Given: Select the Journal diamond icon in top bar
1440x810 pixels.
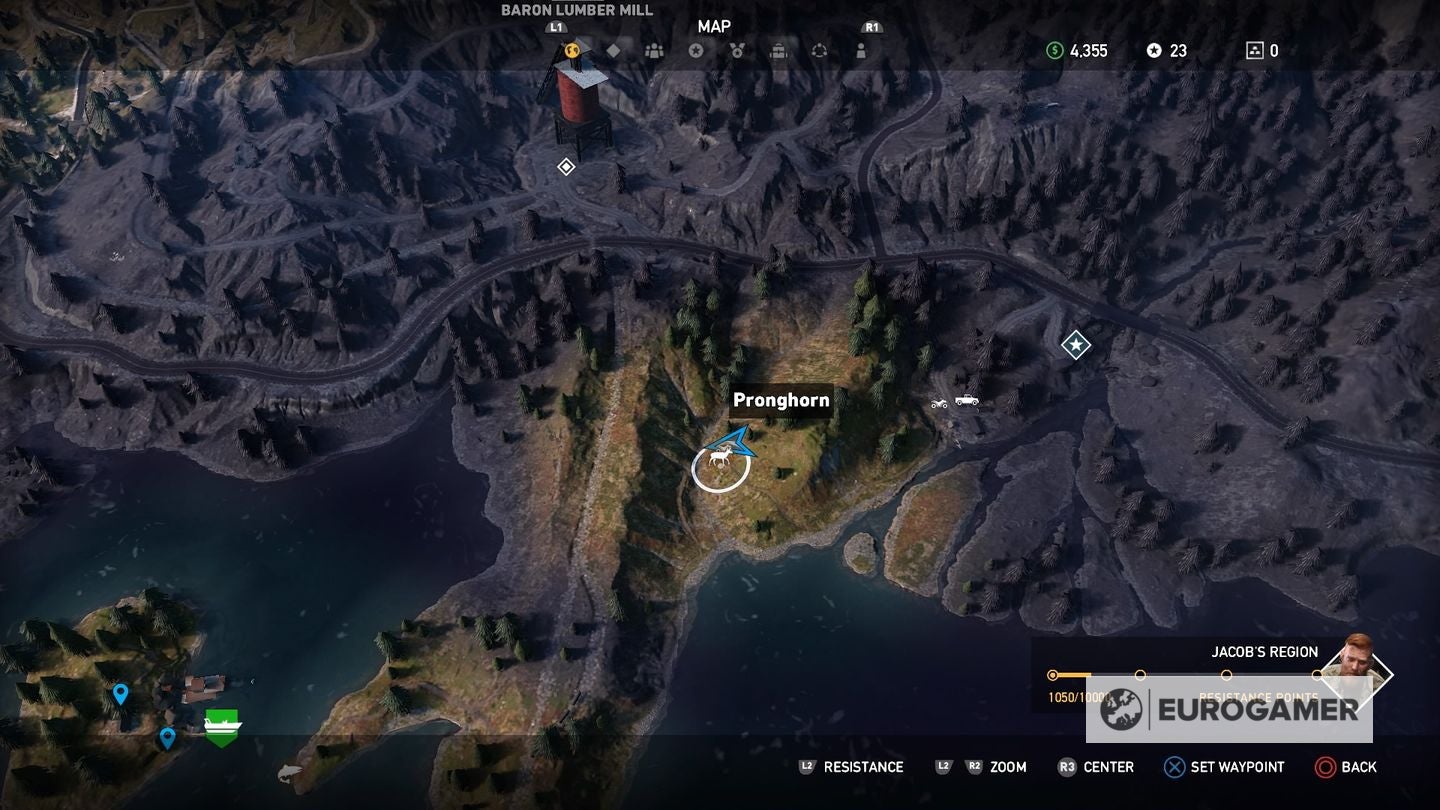Looking at the screenshot, I should click(613, 48).
